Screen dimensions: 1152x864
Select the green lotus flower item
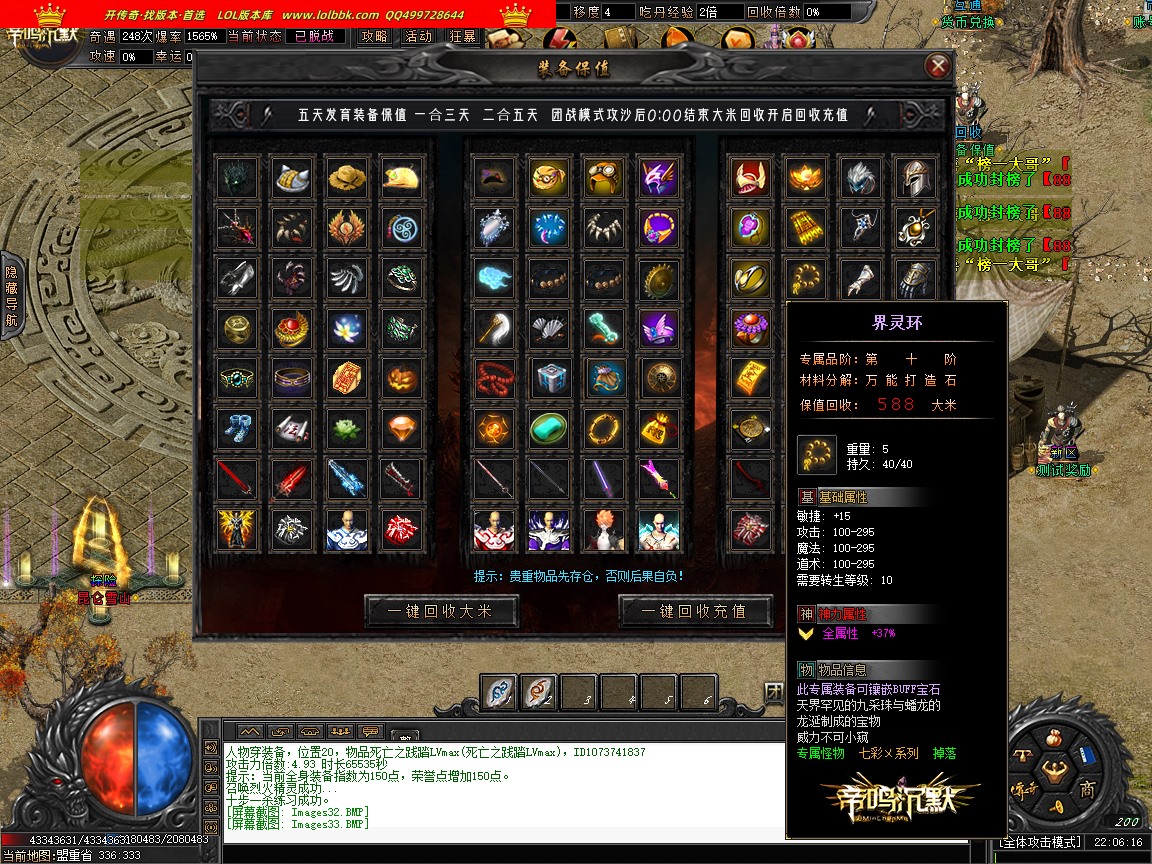click(x=348, y=427)
